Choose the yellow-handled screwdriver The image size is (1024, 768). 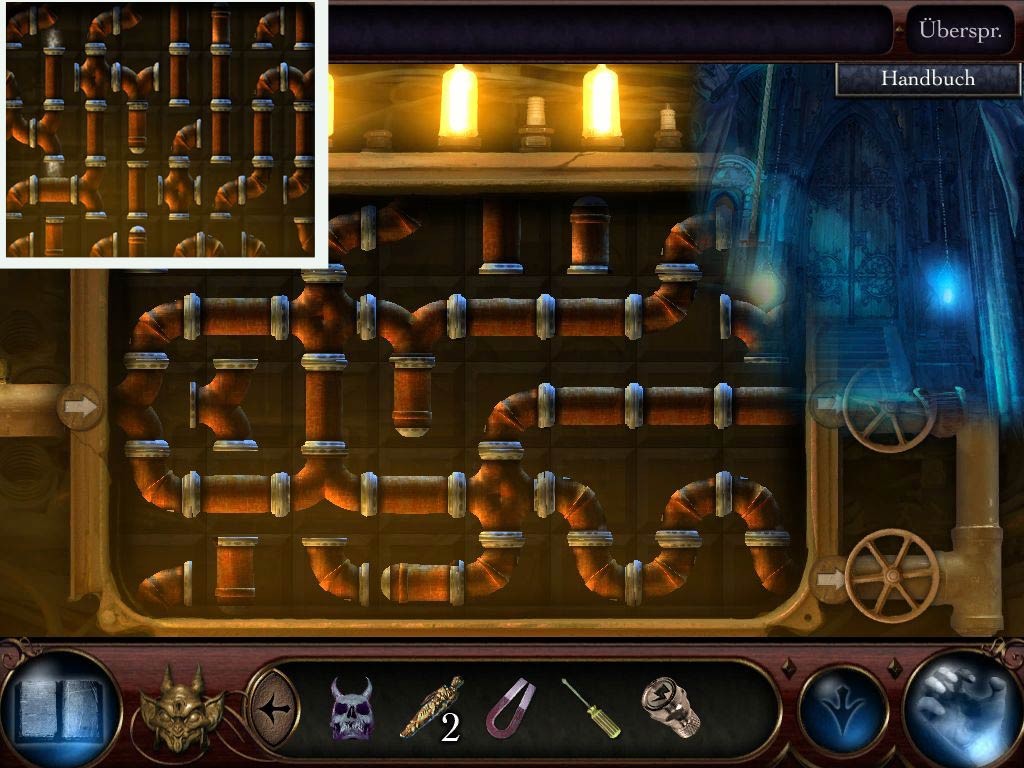pos(590,708)
